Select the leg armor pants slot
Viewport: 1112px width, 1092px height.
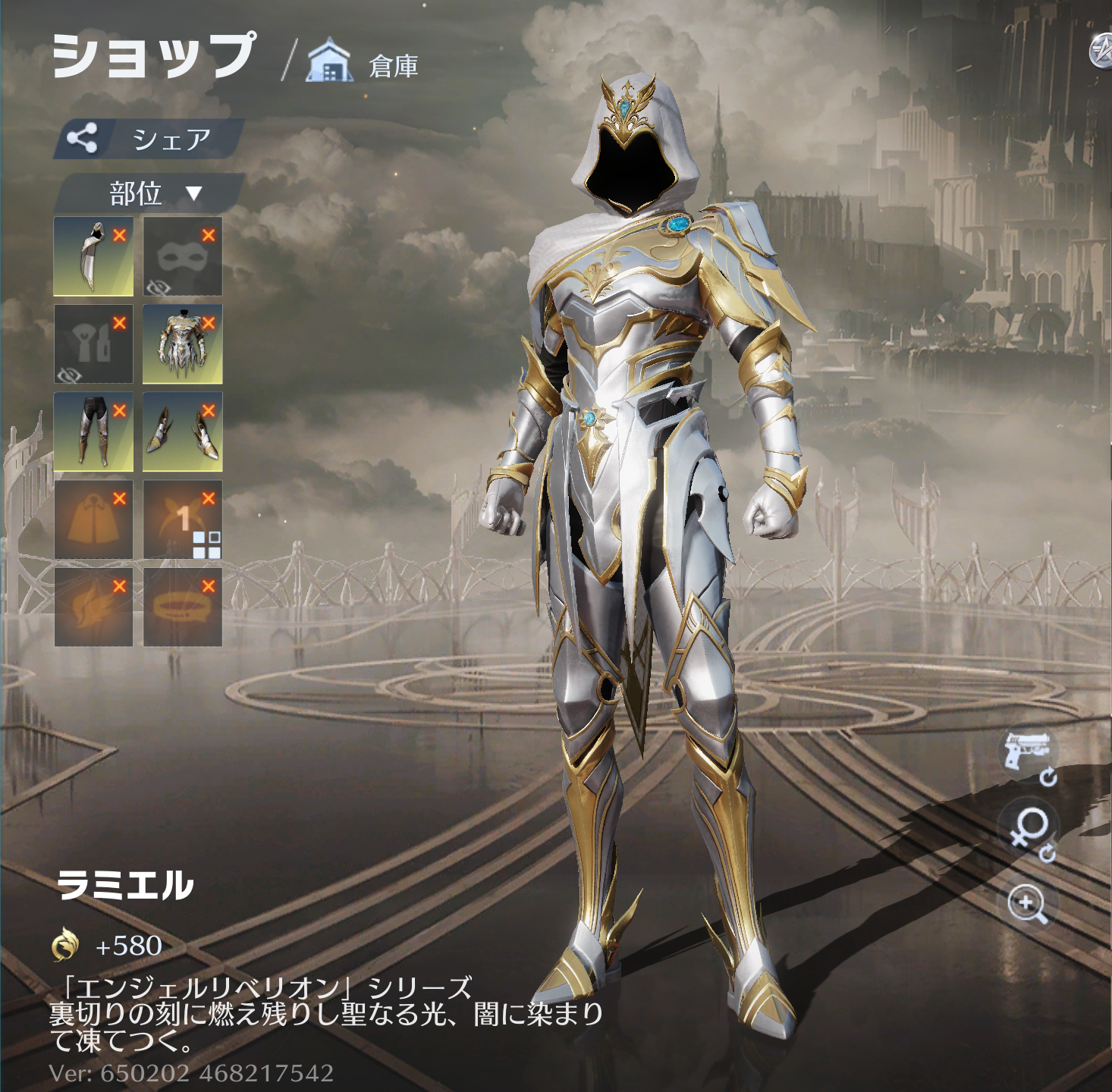coord(93,431)
